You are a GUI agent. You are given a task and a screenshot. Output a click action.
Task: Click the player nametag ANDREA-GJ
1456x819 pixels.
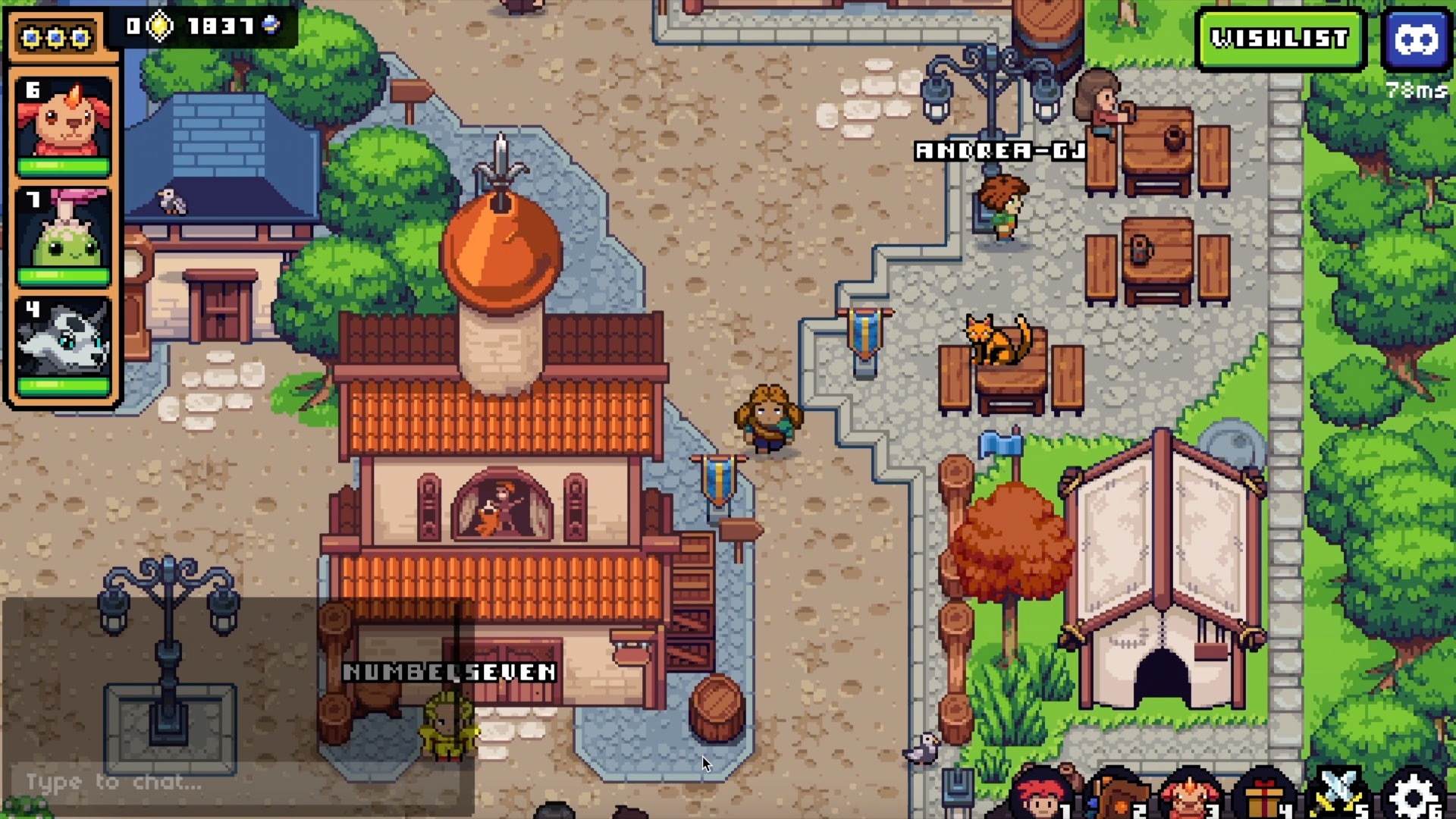click(x=1001, y=150)
